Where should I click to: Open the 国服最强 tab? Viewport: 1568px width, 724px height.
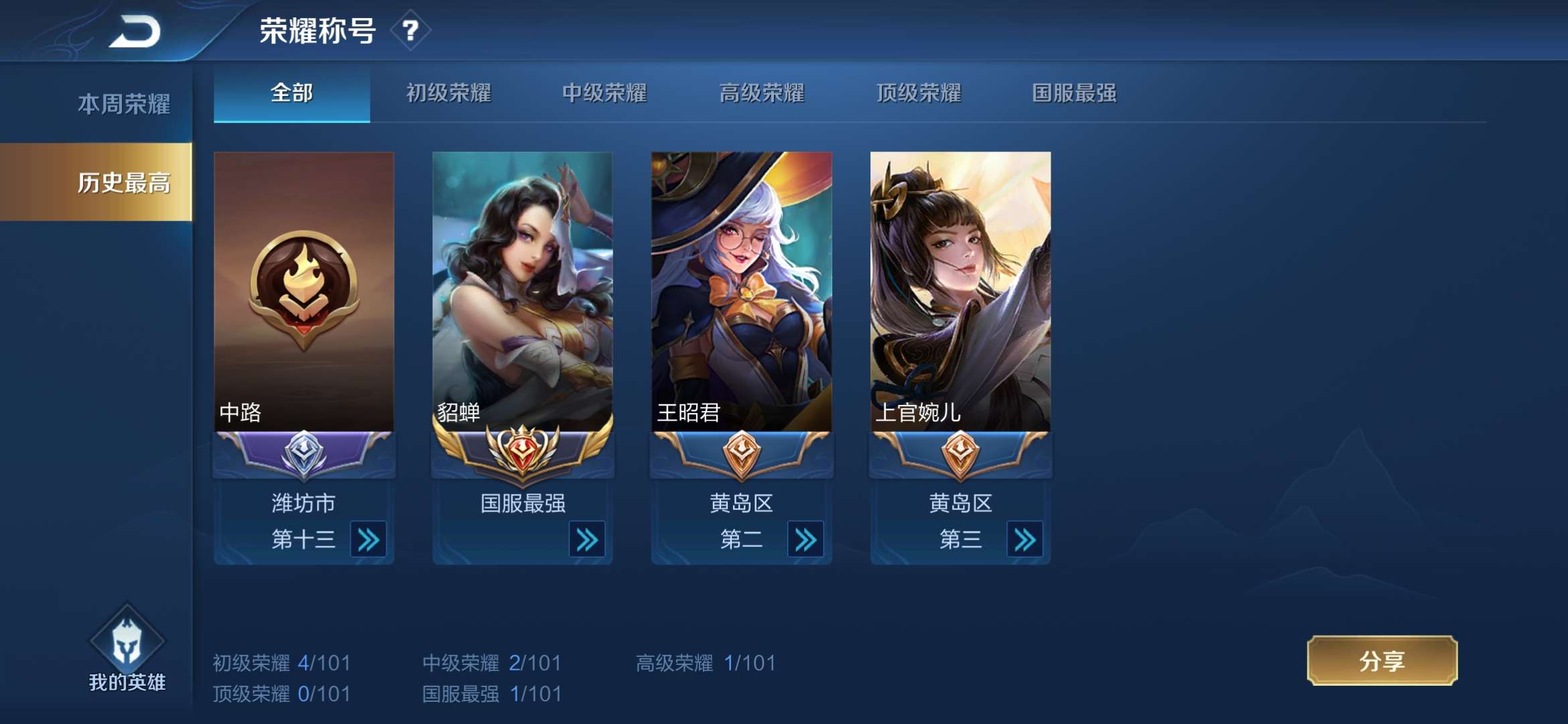click(1072, 94)
